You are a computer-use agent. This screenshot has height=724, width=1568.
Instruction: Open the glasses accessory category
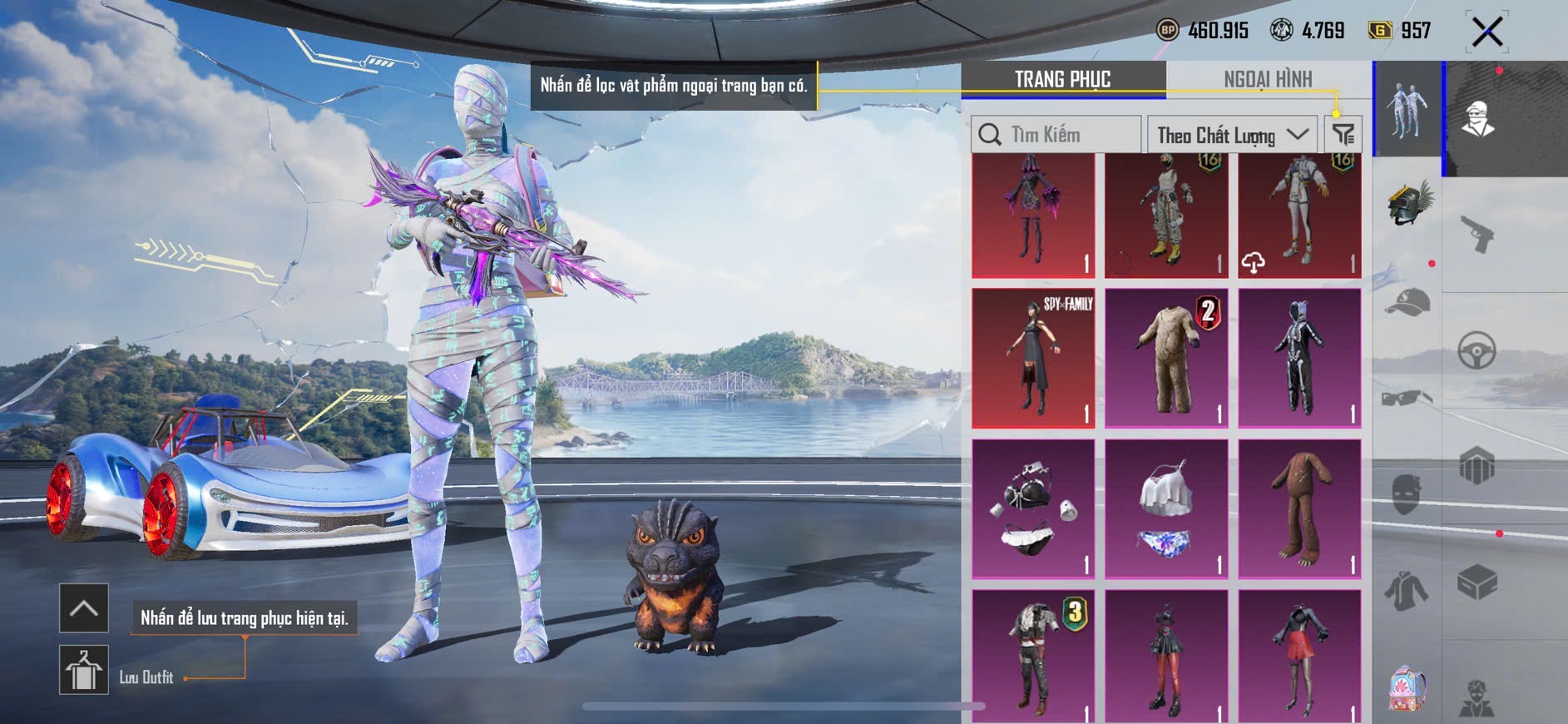point(1407,399)
